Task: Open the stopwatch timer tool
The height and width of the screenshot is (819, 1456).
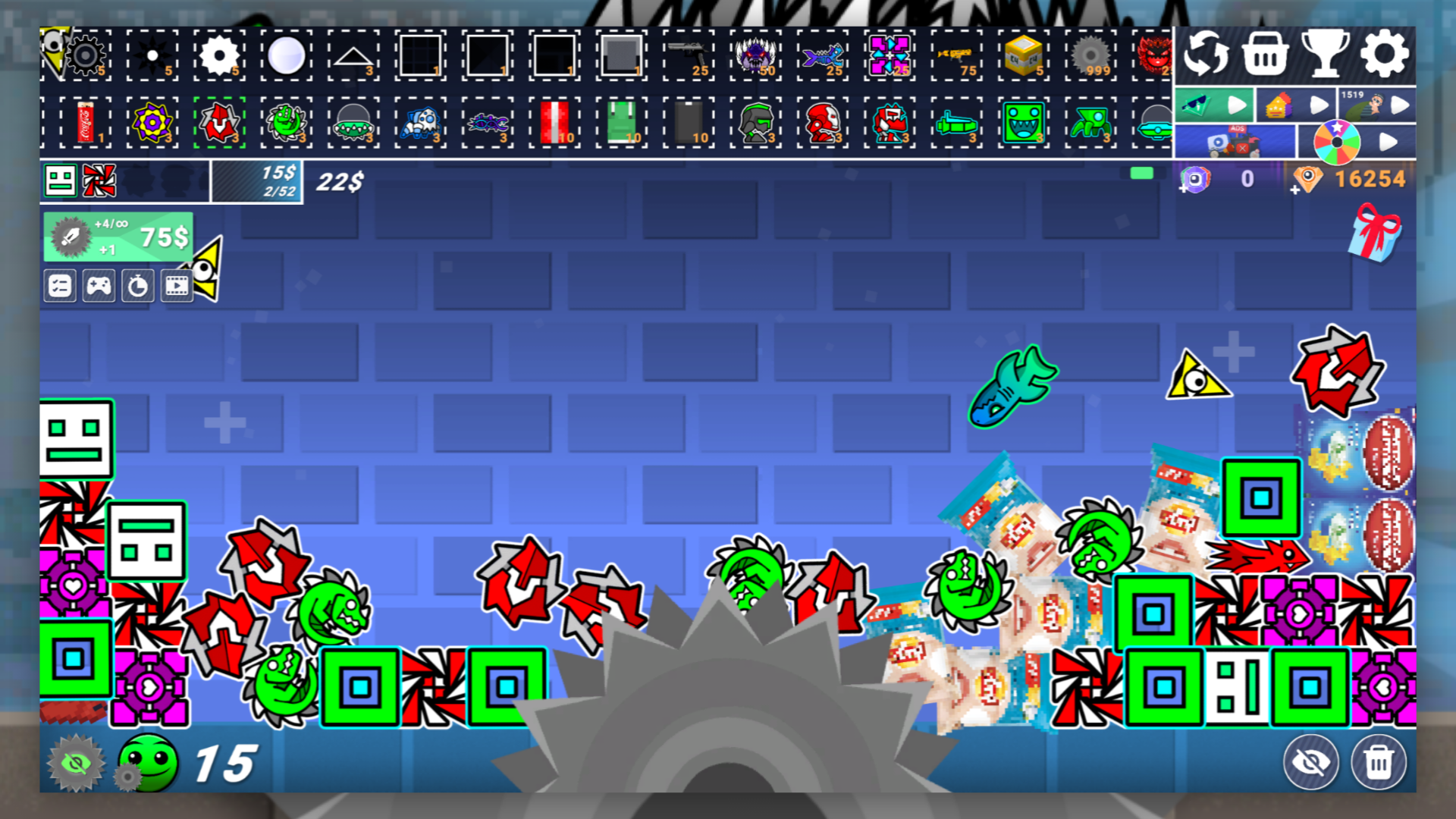Action: point(139,286)
